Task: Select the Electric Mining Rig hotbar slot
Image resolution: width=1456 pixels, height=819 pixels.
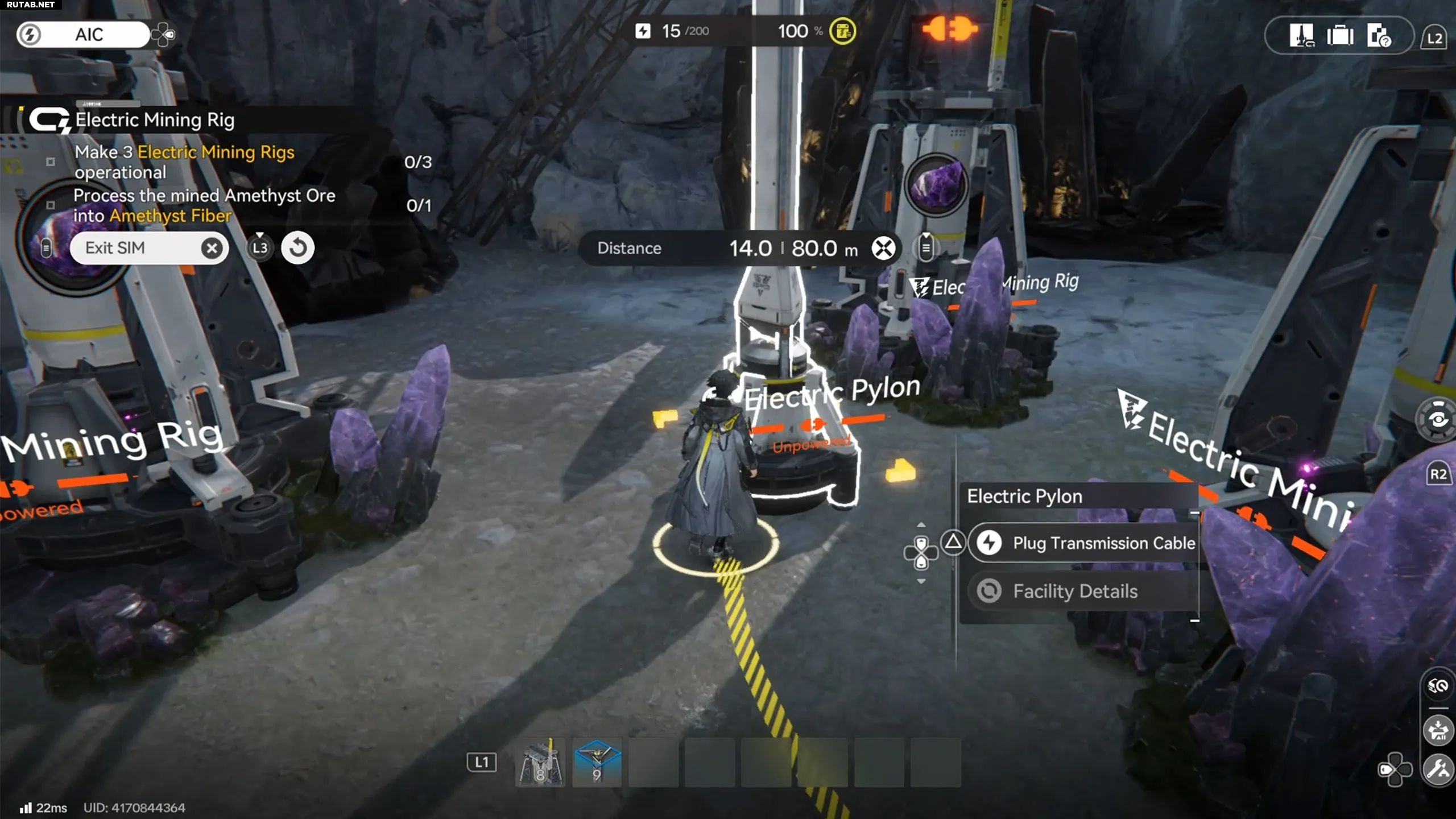Action: 540,762
